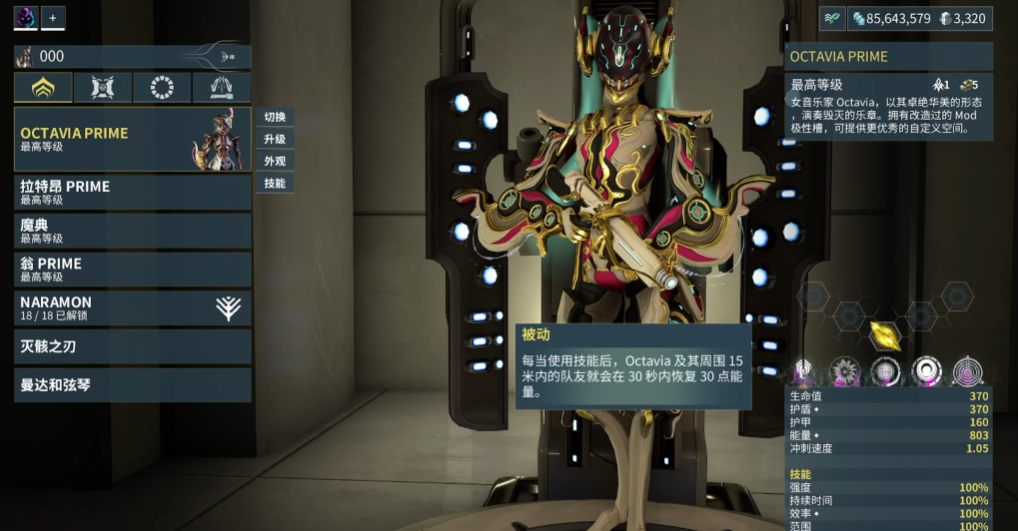Add a new loadout with the plus button
The width and height of the screenshot is (1018, 531).
point(53,17)
